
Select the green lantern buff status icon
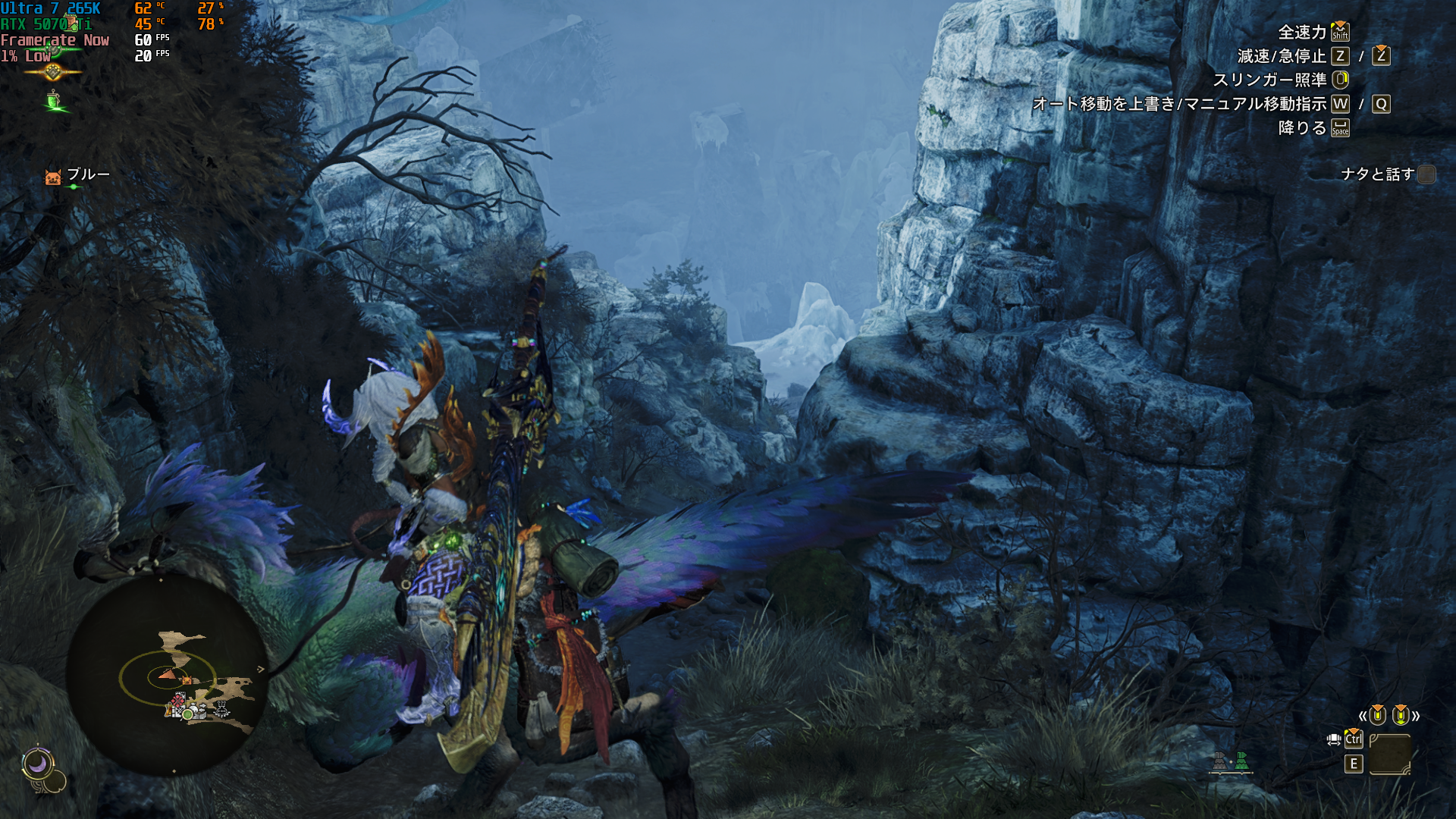pyautogui.click(x=54, y=101)
